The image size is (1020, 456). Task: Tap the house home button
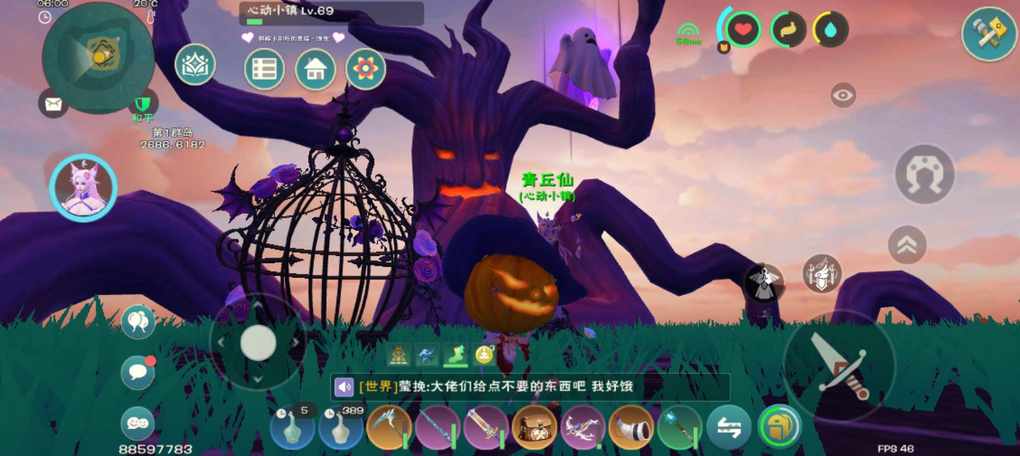[315, 69]
